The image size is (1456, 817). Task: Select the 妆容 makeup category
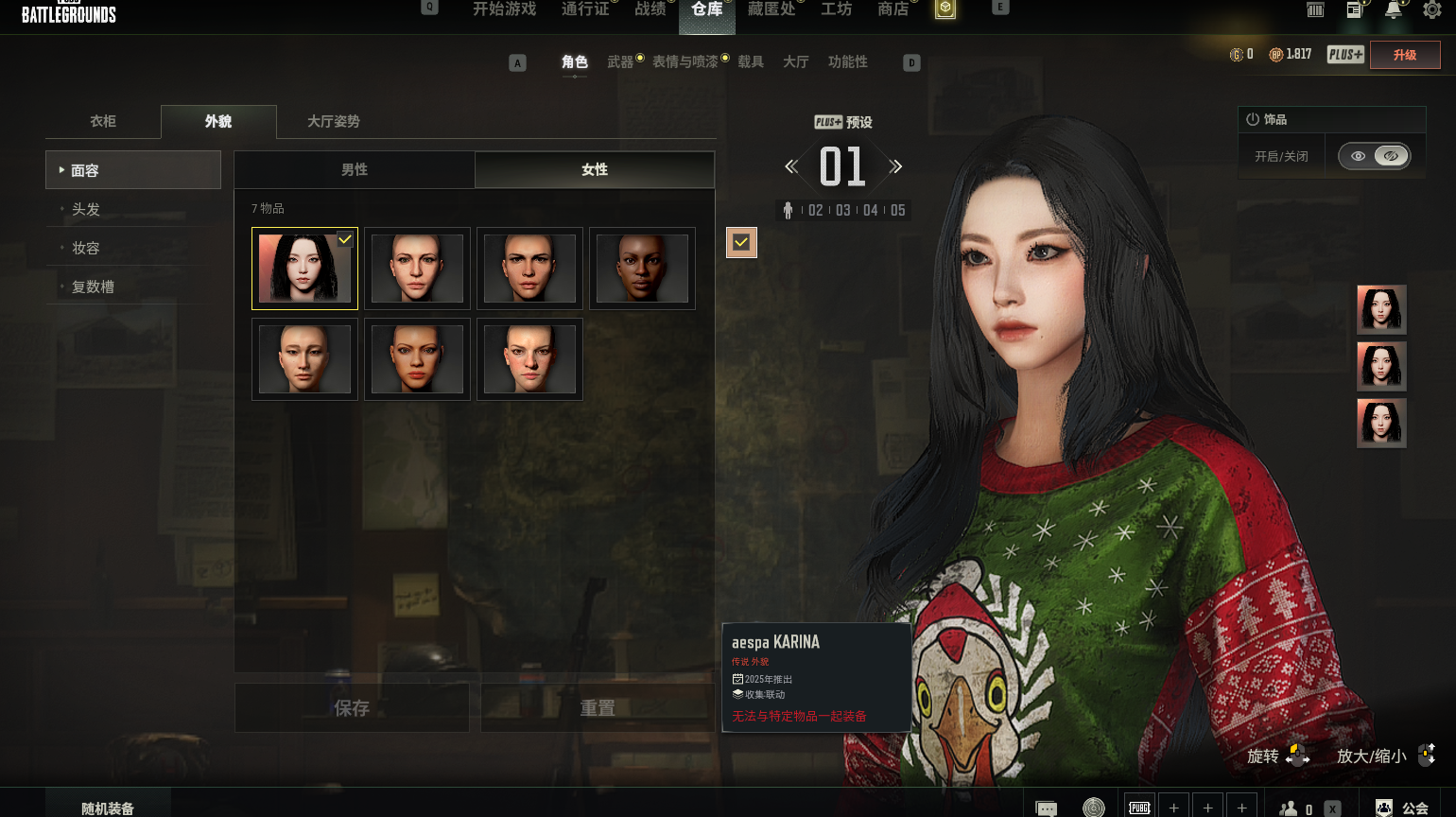[86, 248]
